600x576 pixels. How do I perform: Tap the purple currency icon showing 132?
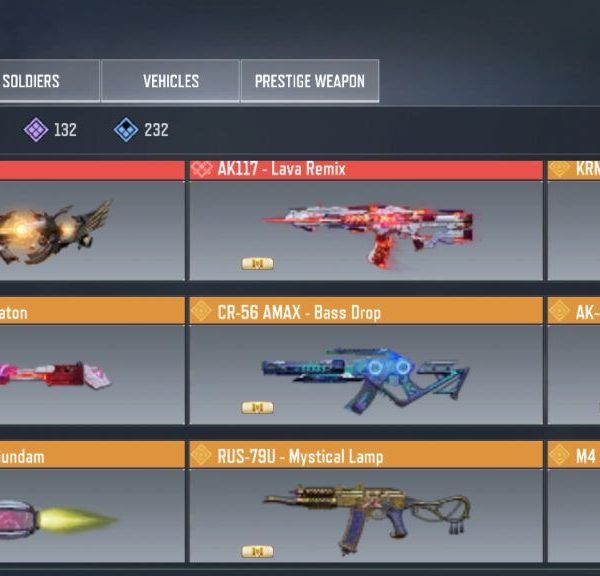coord(36,129)
